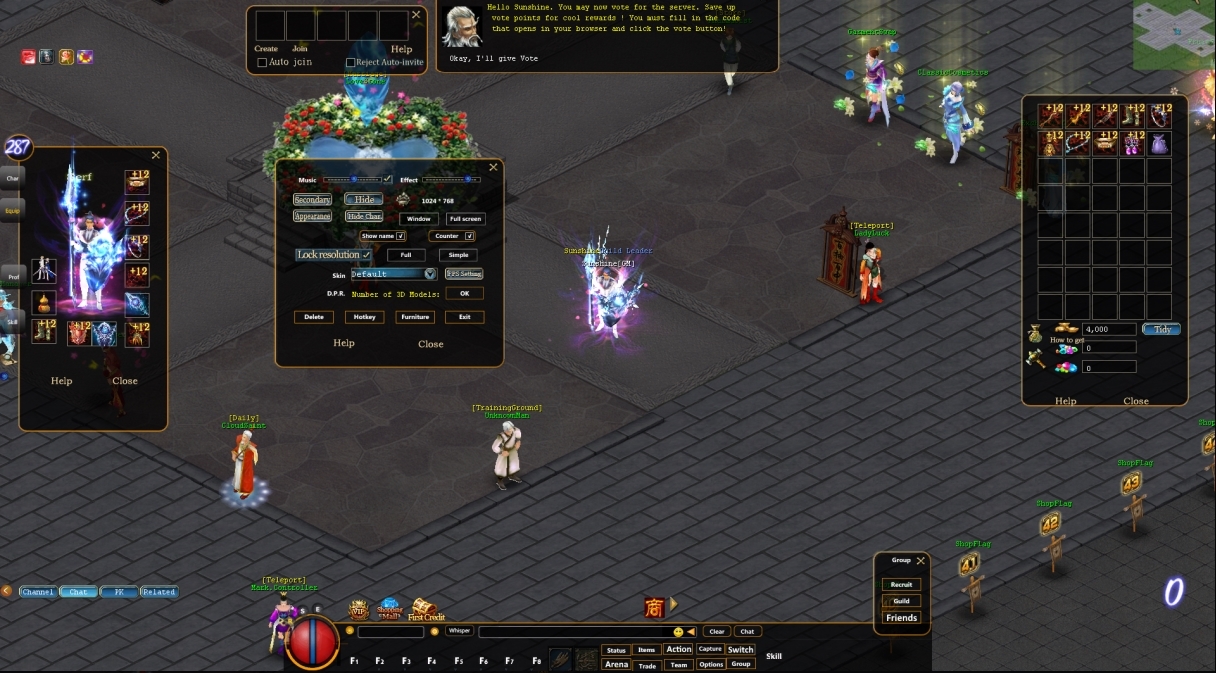The width and height of the screenshot is (1216, 673).
Task: Select the purple pouch inventory item
Action: pos(1159,144)
